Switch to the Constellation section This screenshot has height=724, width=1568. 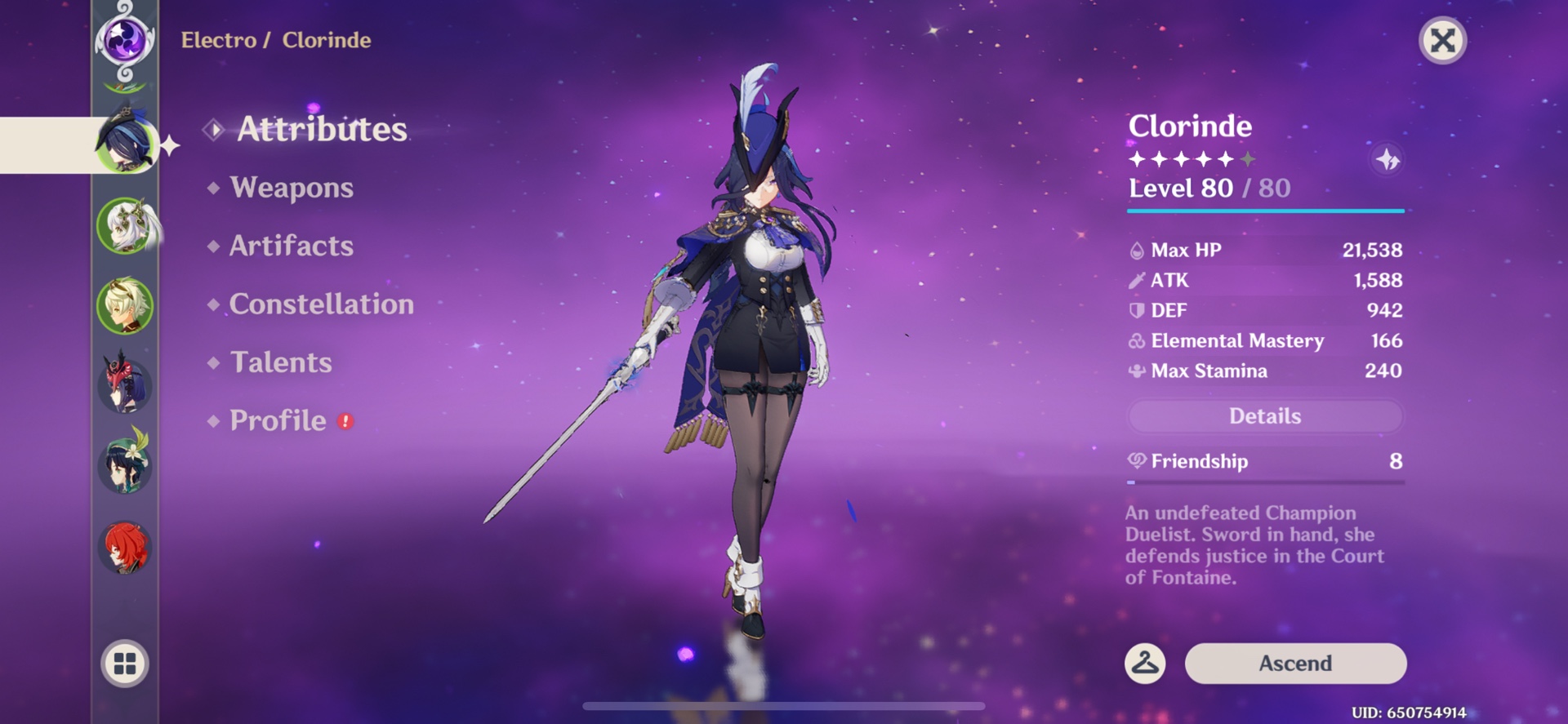[322, 304]
